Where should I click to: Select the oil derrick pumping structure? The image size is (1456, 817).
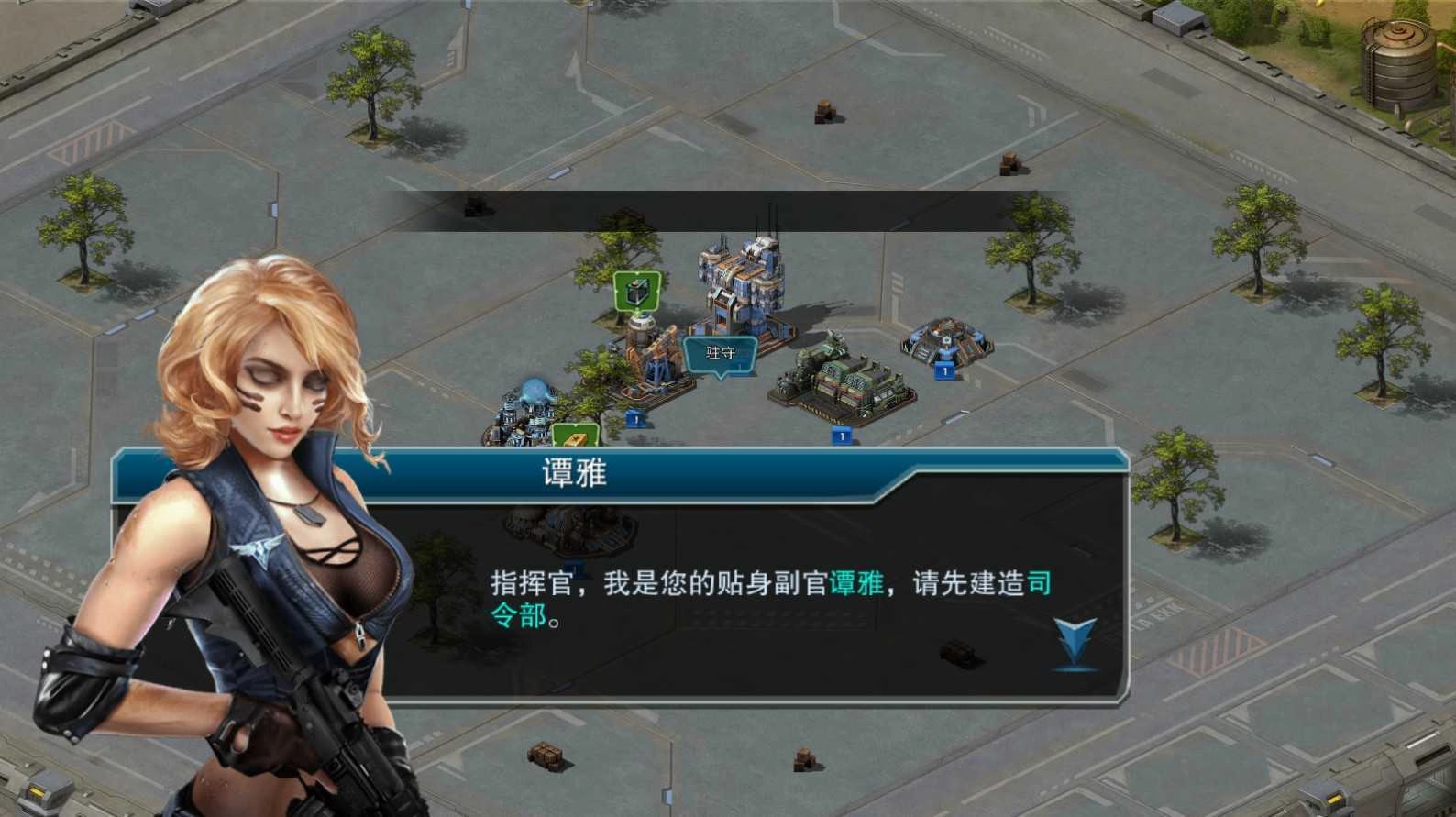pos(656,367)
